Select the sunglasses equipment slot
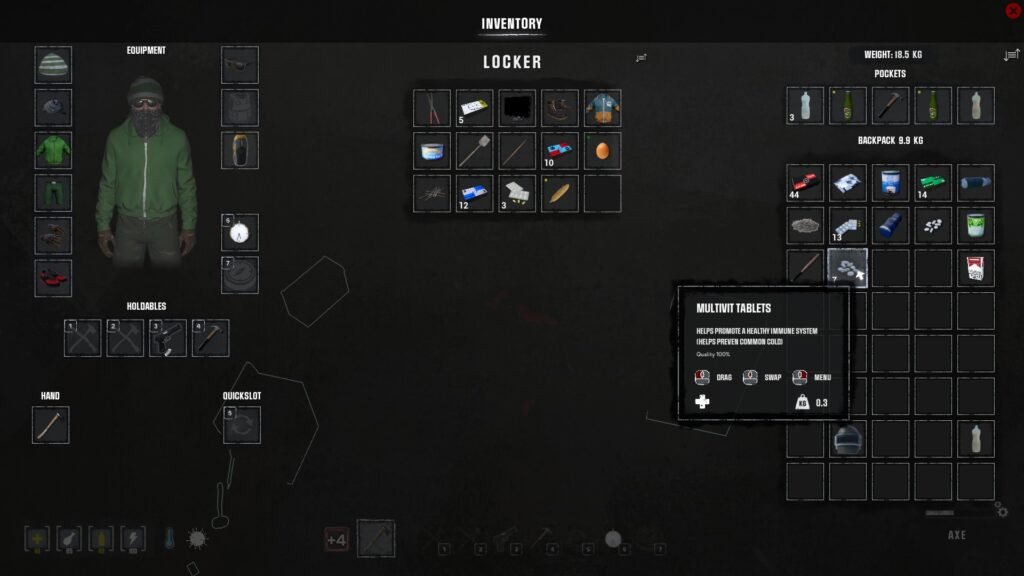1024x576 pixels. click(240, 65)
